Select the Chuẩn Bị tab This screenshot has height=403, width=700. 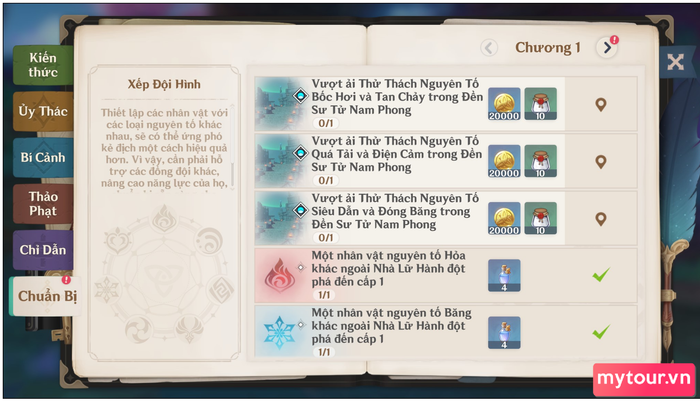[41, 297]
